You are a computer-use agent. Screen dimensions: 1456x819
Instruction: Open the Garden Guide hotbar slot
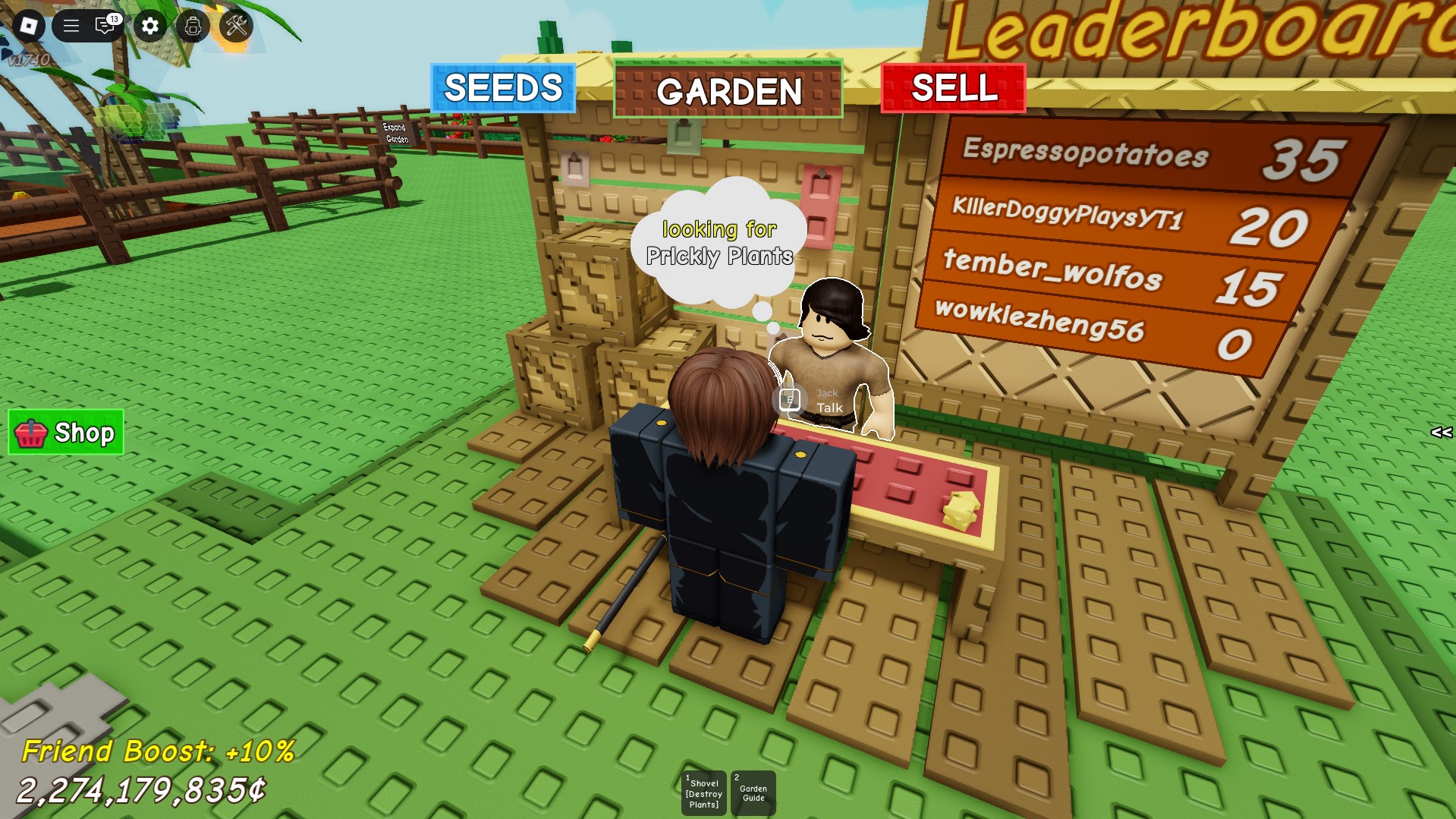pyautogui.click(x=752, y=792)
